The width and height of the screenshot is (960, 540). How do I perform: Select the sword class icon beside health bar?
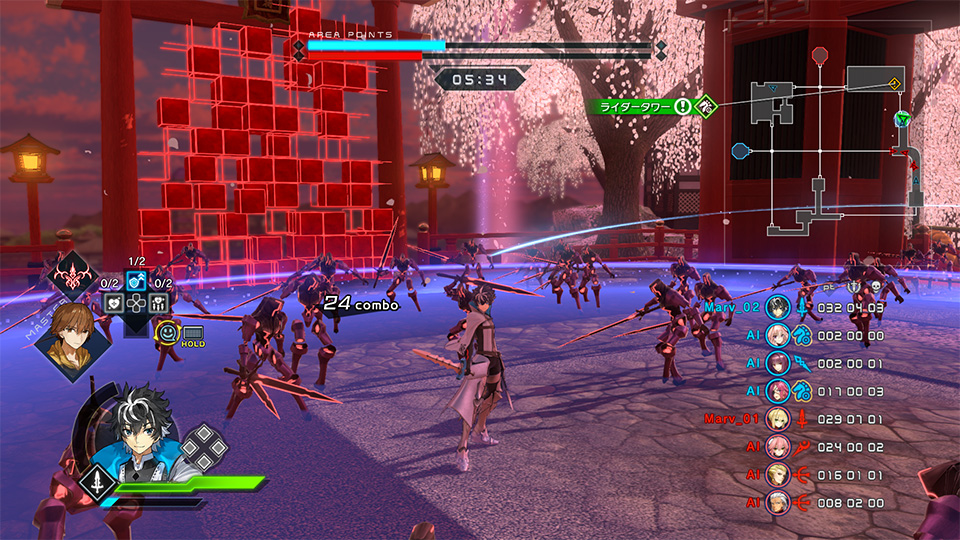[x=95, y=482]
